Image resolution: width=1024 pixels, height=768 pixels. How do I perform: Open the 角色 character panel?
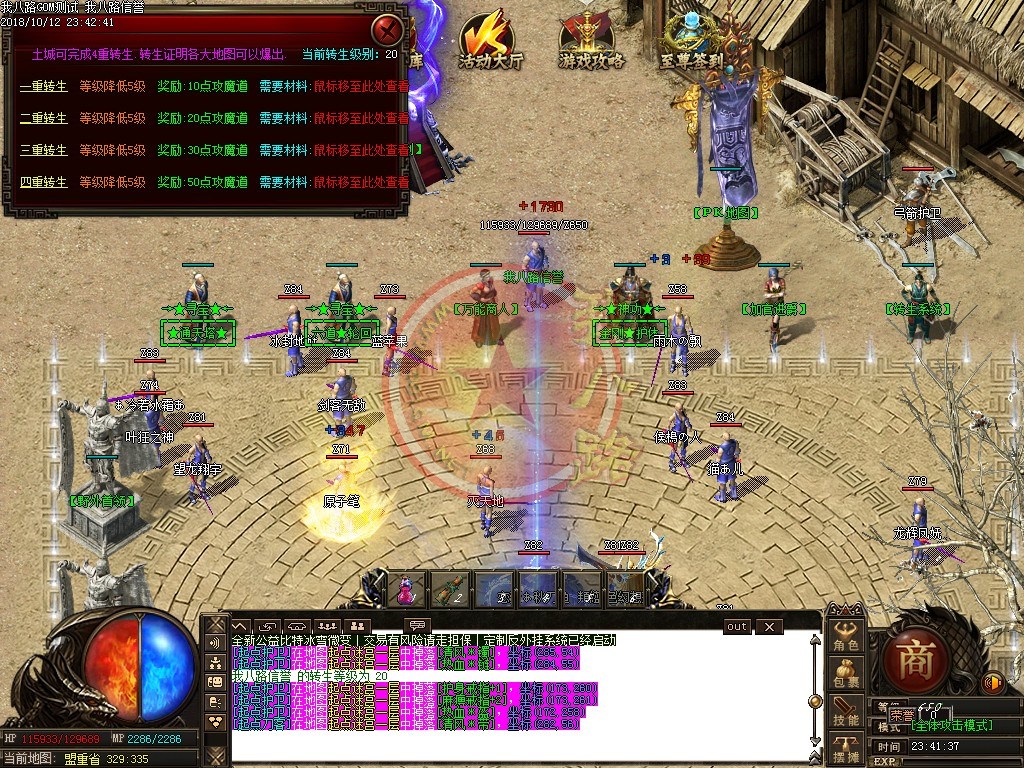click(846, 637)
